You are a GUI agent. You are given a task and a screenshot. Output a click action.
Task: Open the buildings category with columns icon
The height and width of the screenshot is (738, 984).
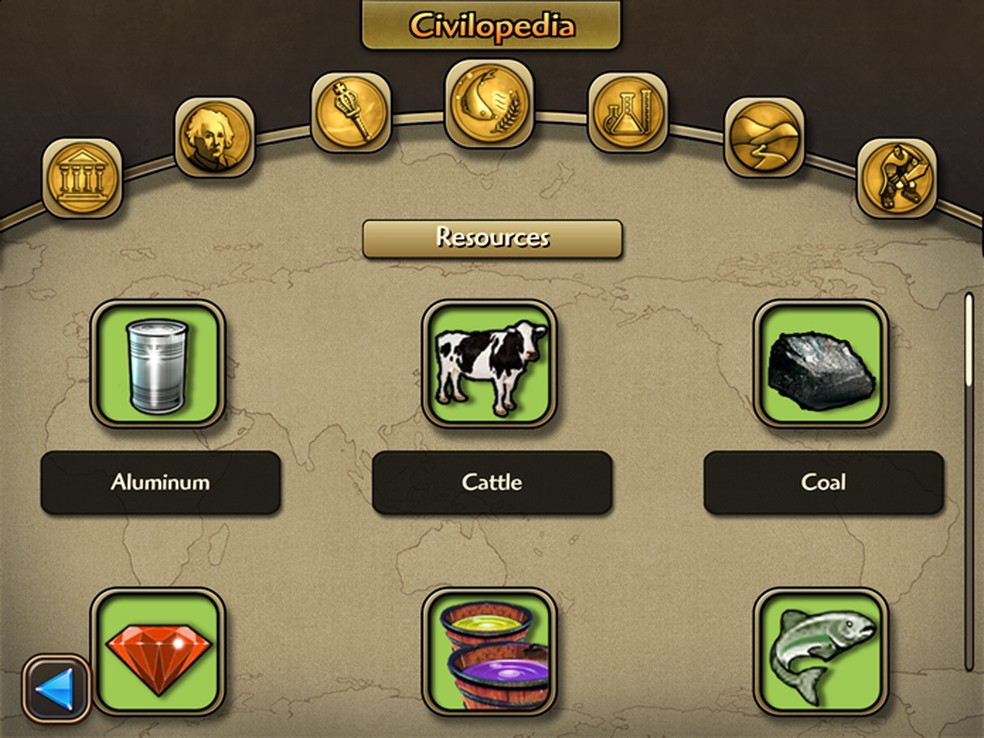tap(82, 178)
